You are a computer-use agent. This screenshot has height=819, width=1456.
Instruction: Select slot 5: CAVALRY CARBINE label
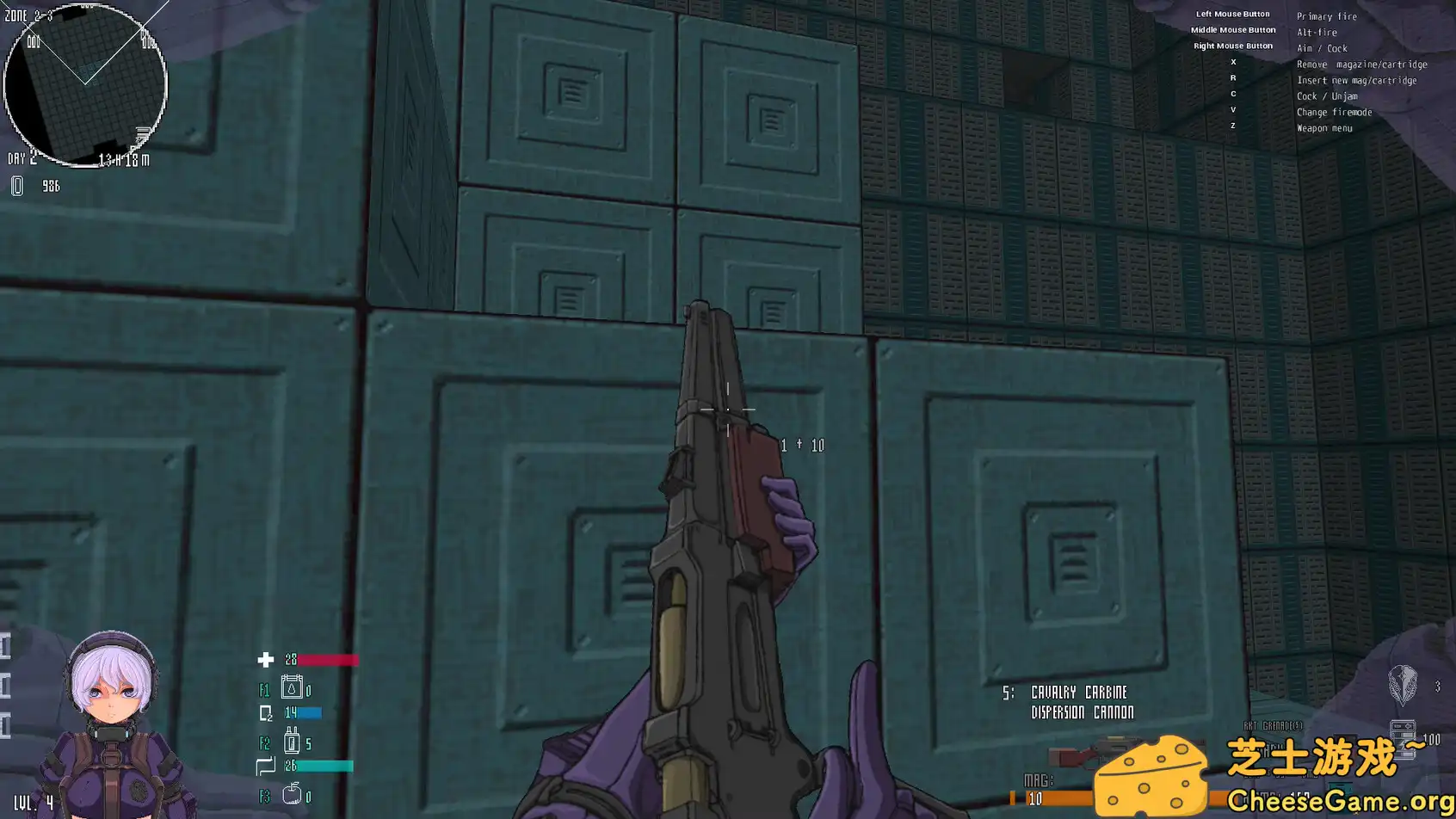pyautogui.click(x=1065, y=691)
